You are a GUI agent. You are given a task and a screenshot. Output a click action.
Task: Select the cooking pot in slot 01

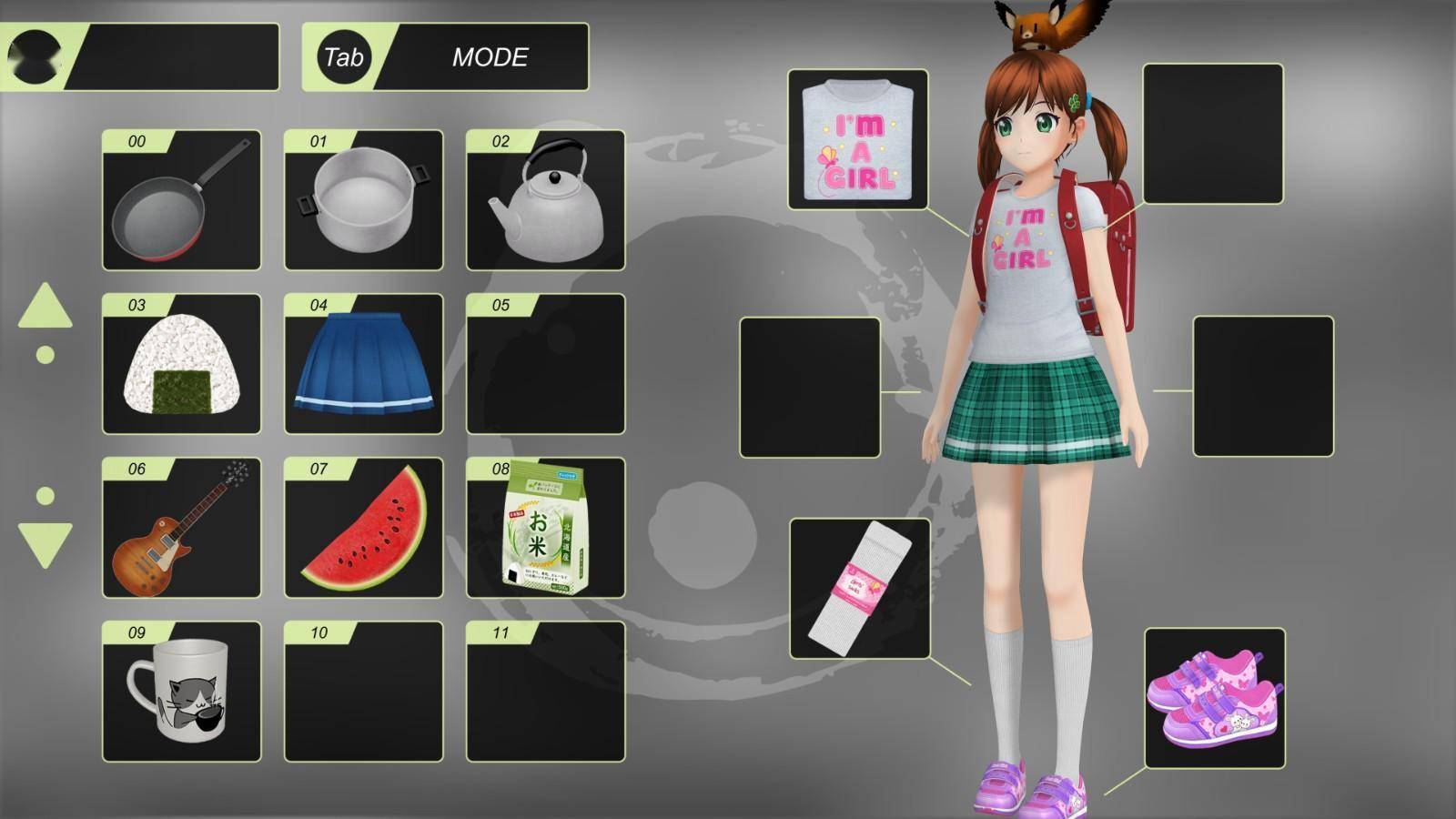point(363,202)
